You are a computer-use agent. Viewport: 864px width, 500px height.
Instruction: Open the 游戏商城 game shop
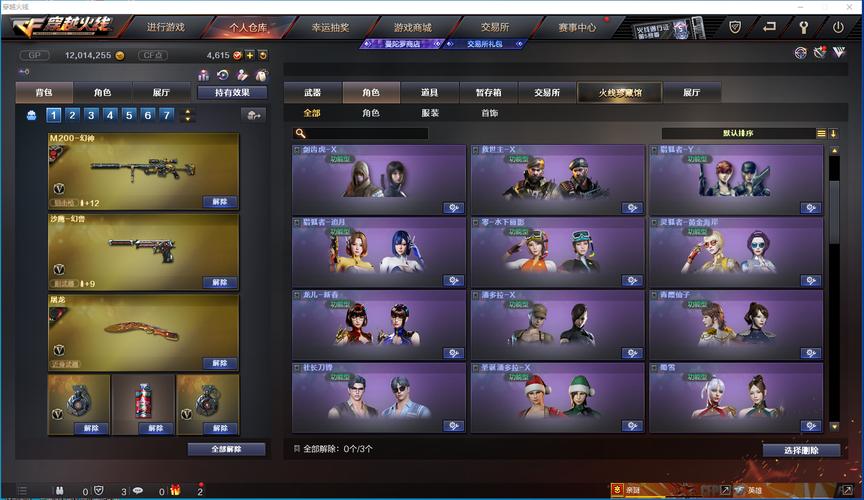click(x=412, y=27)
